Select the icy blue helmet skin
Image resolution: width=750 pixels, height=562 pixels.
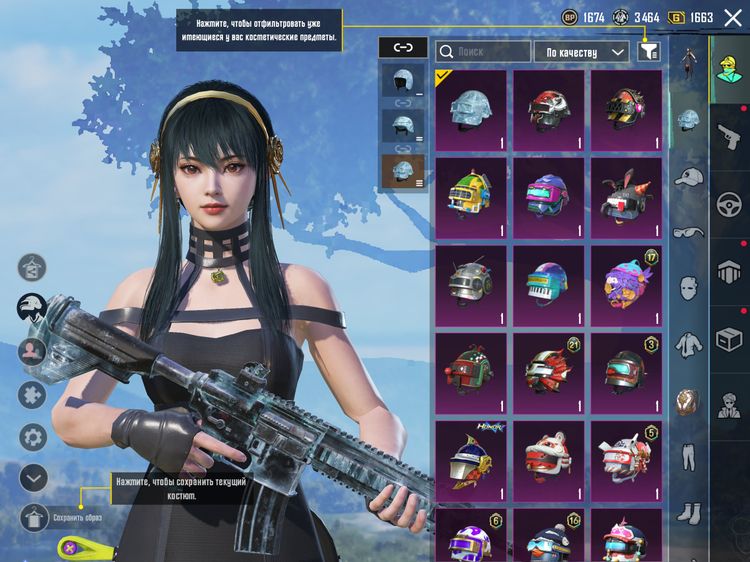coord(470,109)
